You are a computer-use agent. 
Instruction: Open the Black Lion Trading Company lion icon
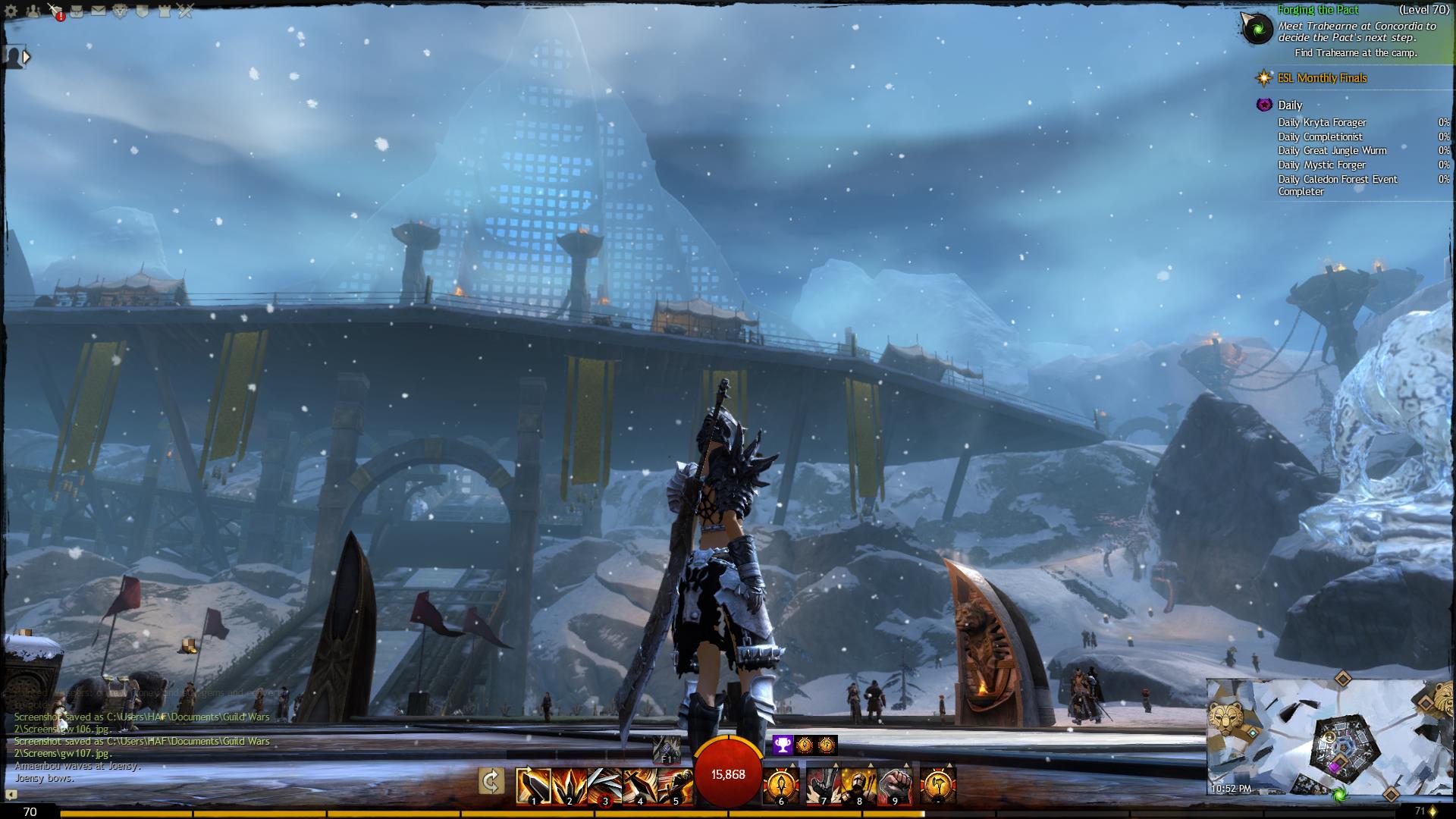120,11
